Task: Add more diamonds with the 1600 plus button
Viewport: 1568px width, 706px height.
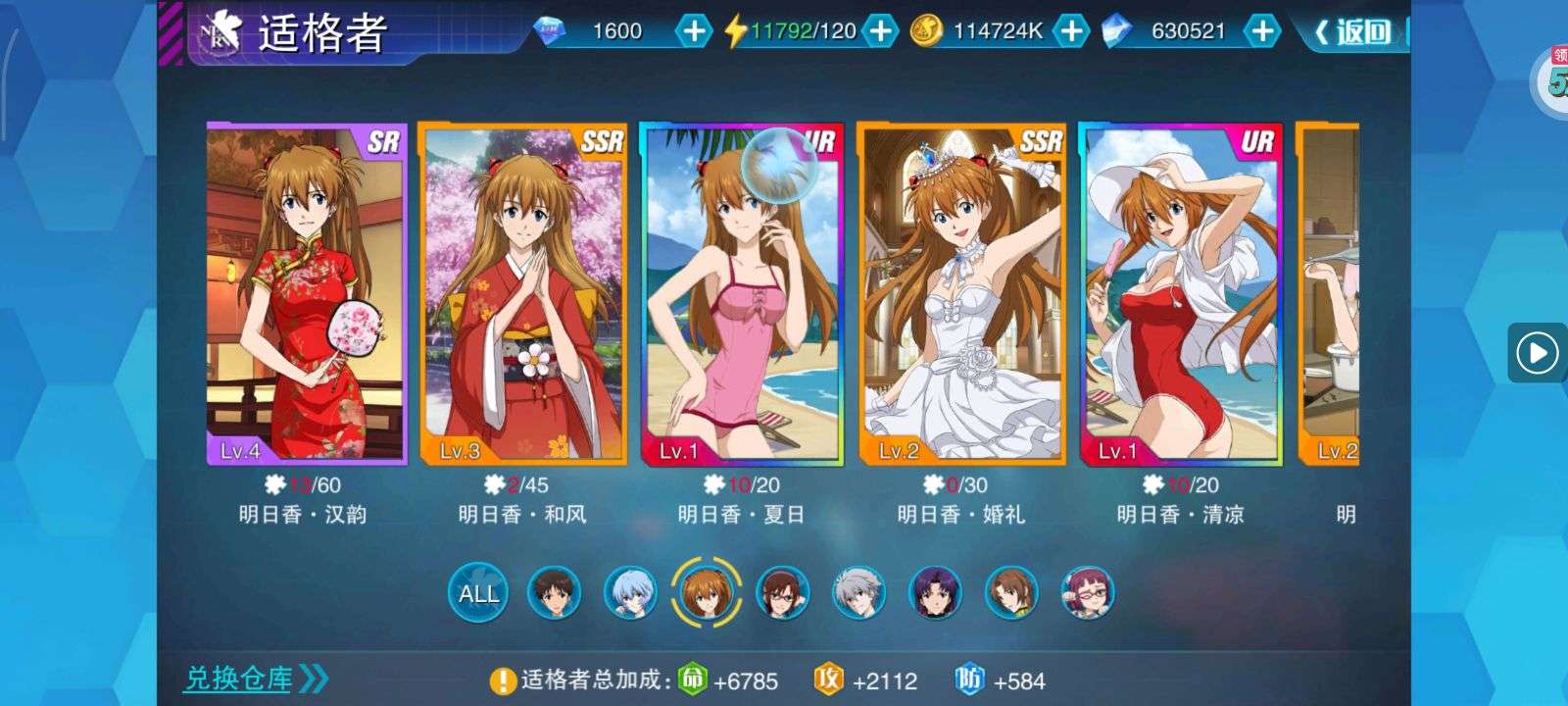Action: point(694,31)
